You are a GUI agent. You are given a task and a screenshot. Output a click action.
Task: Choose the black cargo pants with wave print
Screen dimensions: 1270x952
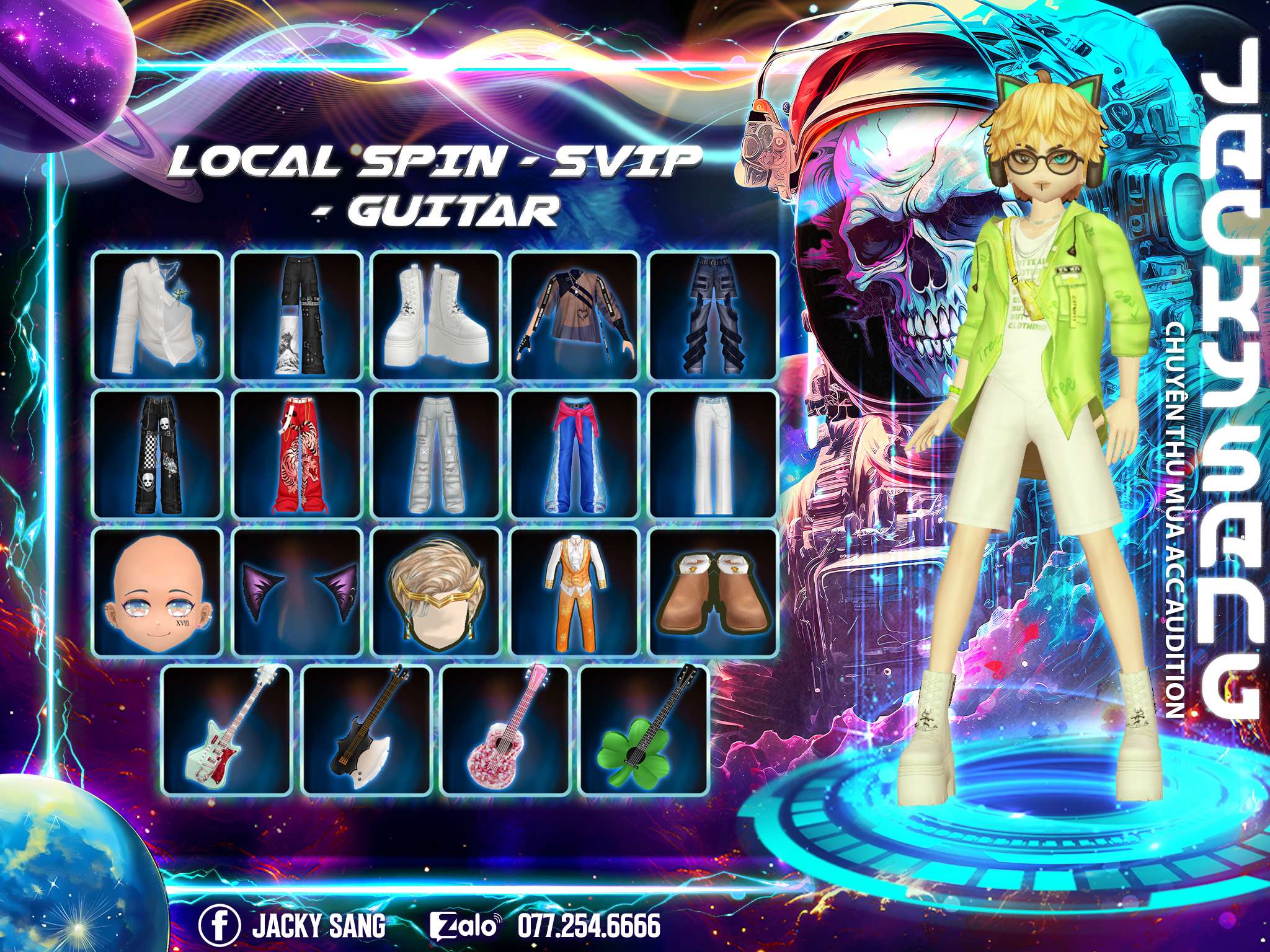297,315
